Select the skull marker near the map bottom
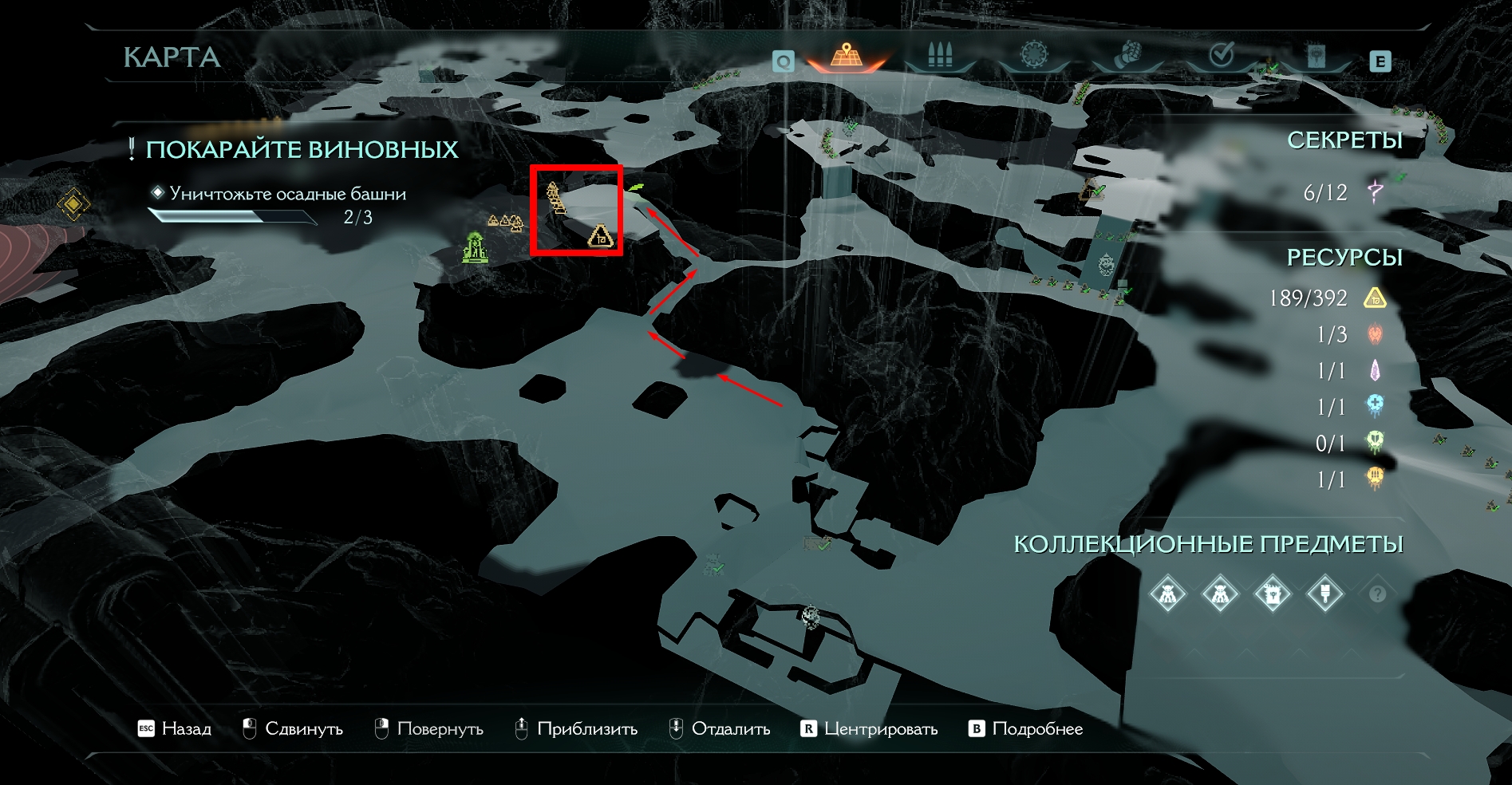Screen dimensions: 1512x785 pyautogui.click(x=811, y=616)
